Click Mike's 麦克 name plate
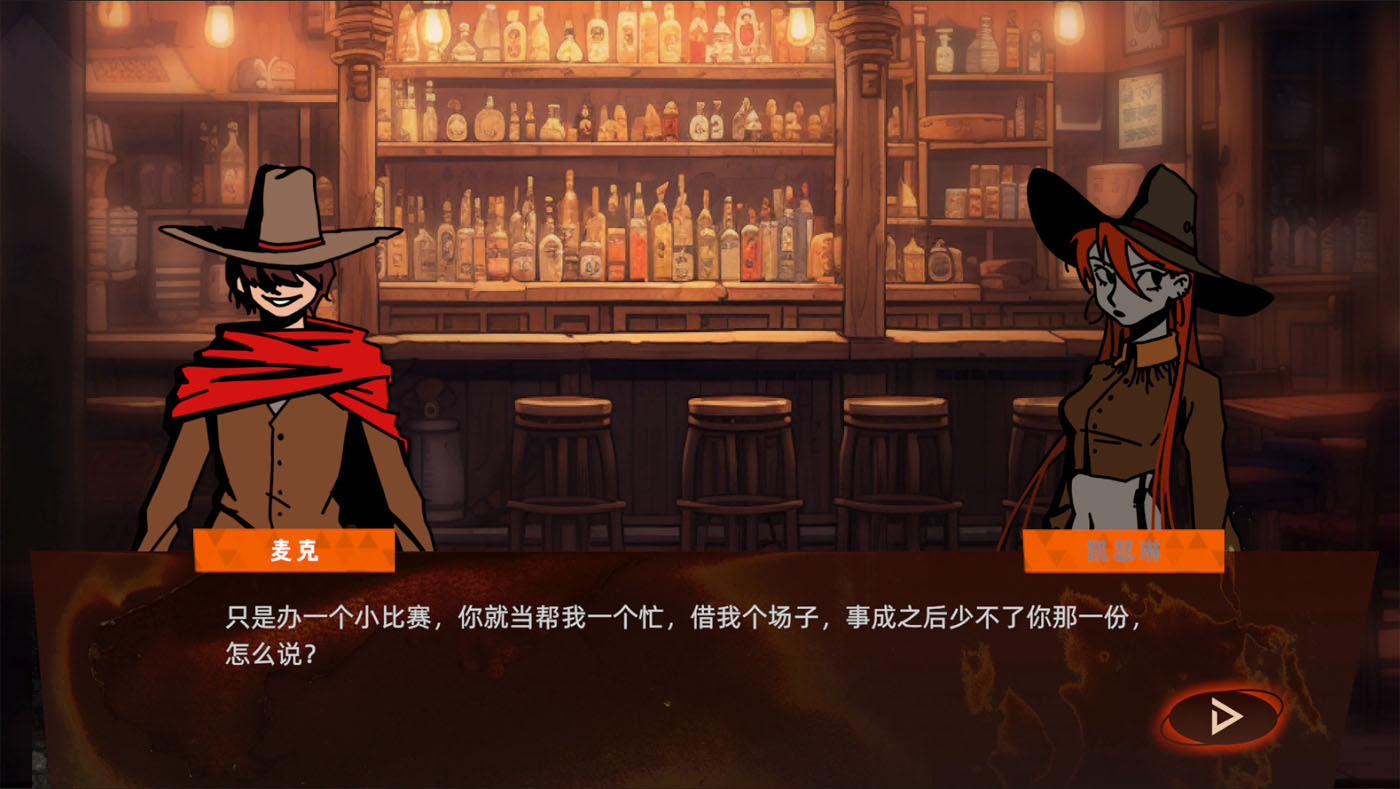The image size is (1400, 789). pos(296,553)
